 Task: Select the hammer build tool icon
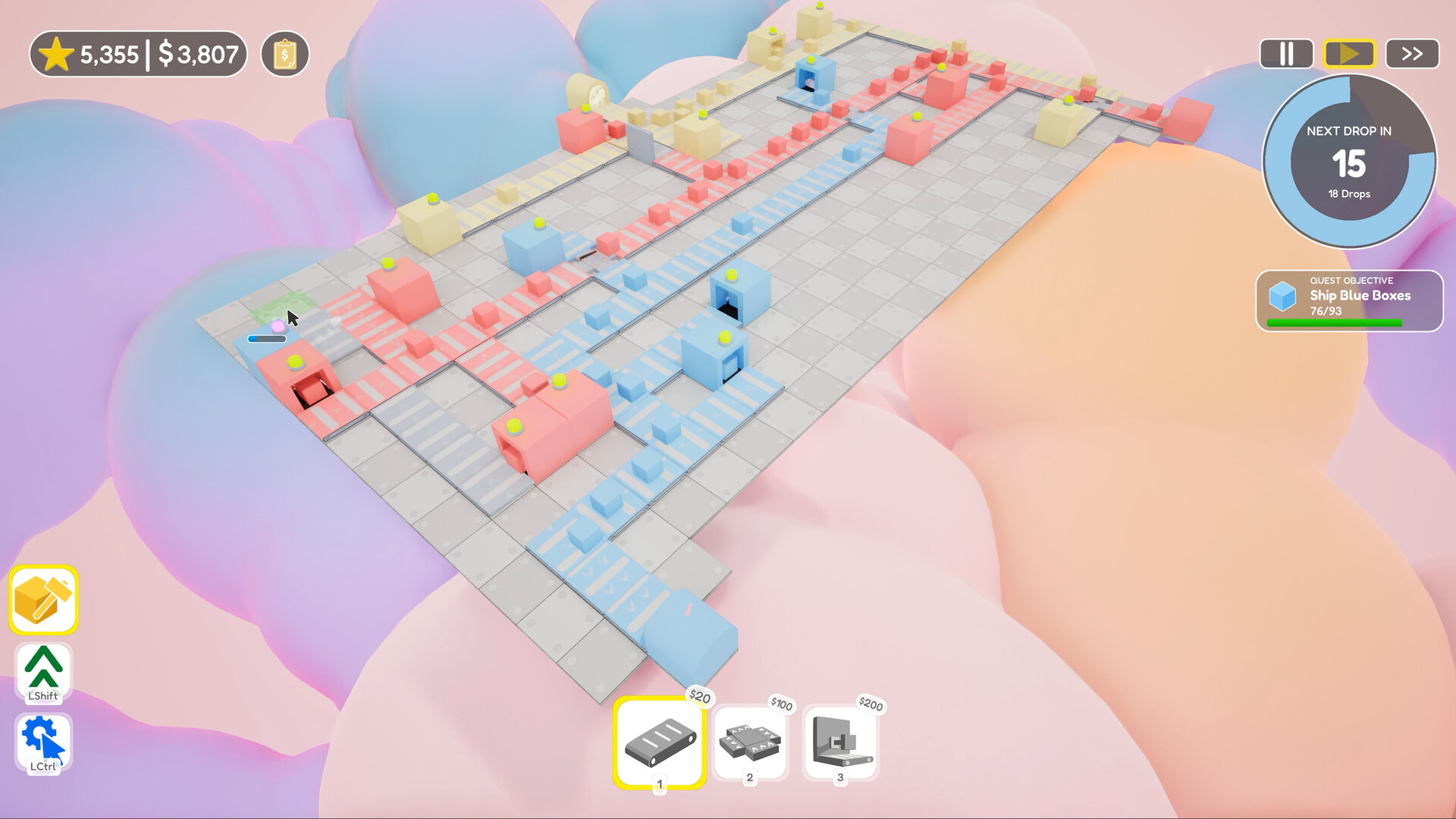point(42,601)
